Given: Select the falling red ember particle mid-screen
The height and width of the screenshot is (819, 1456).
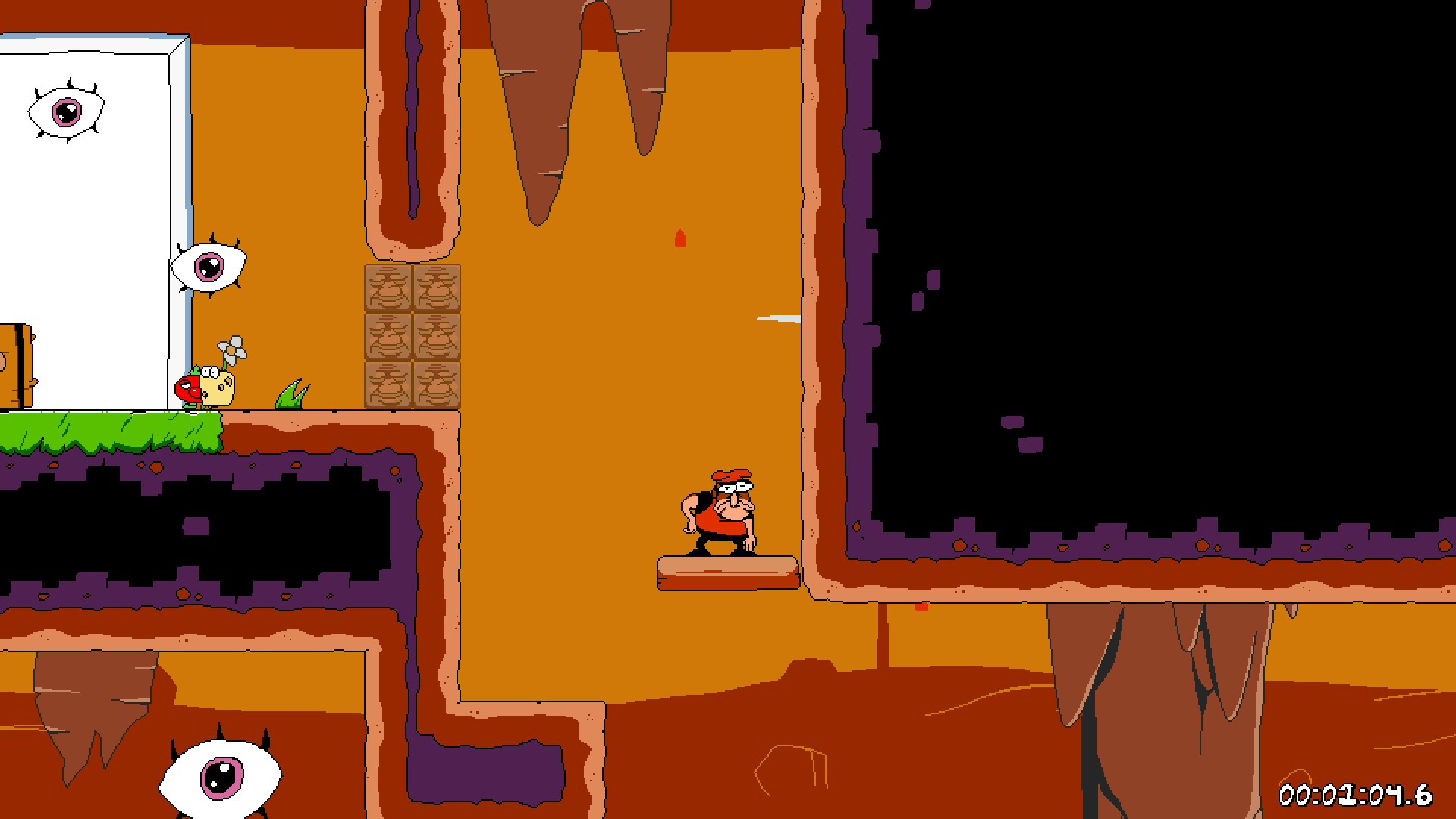Looking at the screenshot, I should (x=679, y=237).
